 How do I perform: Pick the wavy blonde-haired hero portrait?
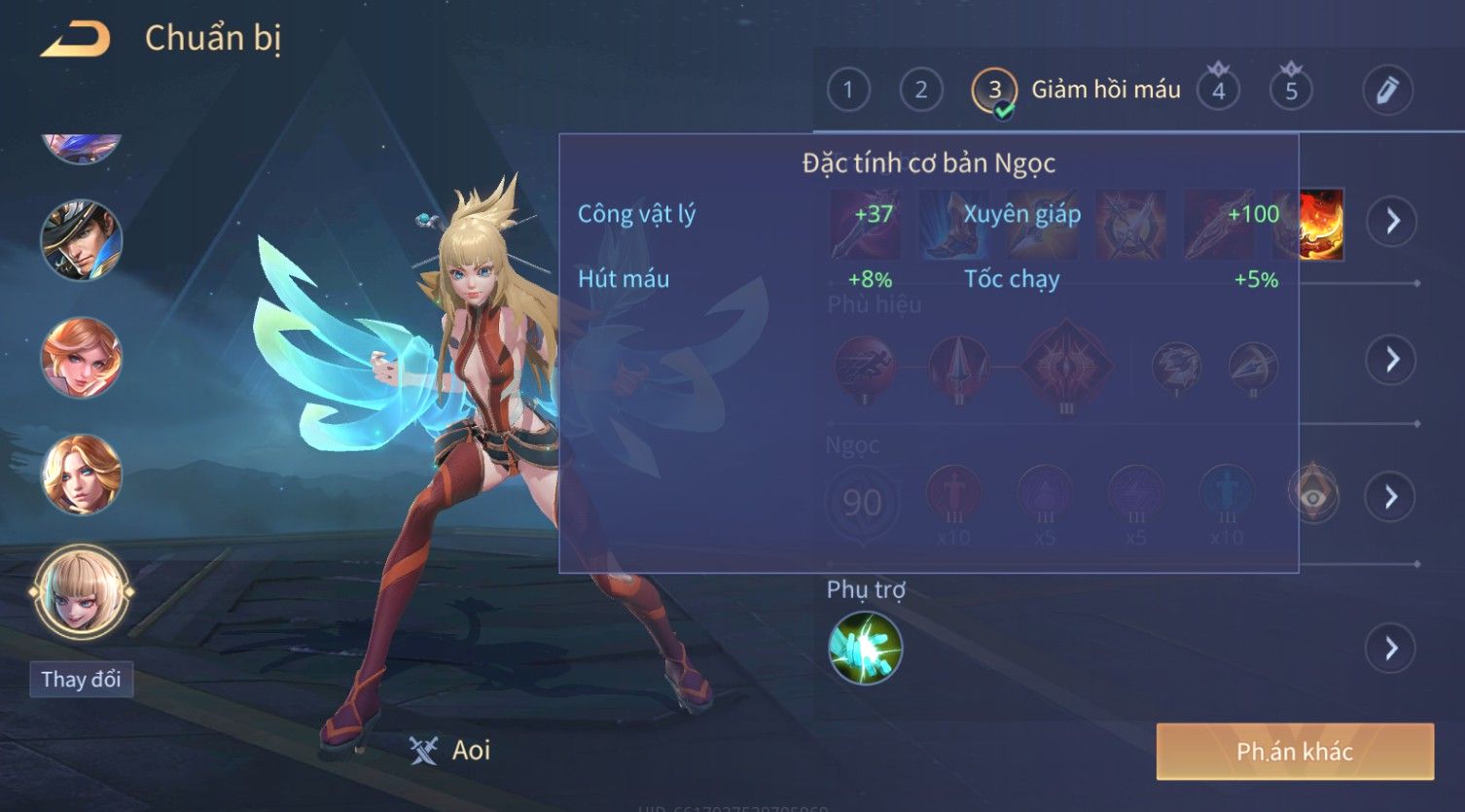click(x=81, y=475)
